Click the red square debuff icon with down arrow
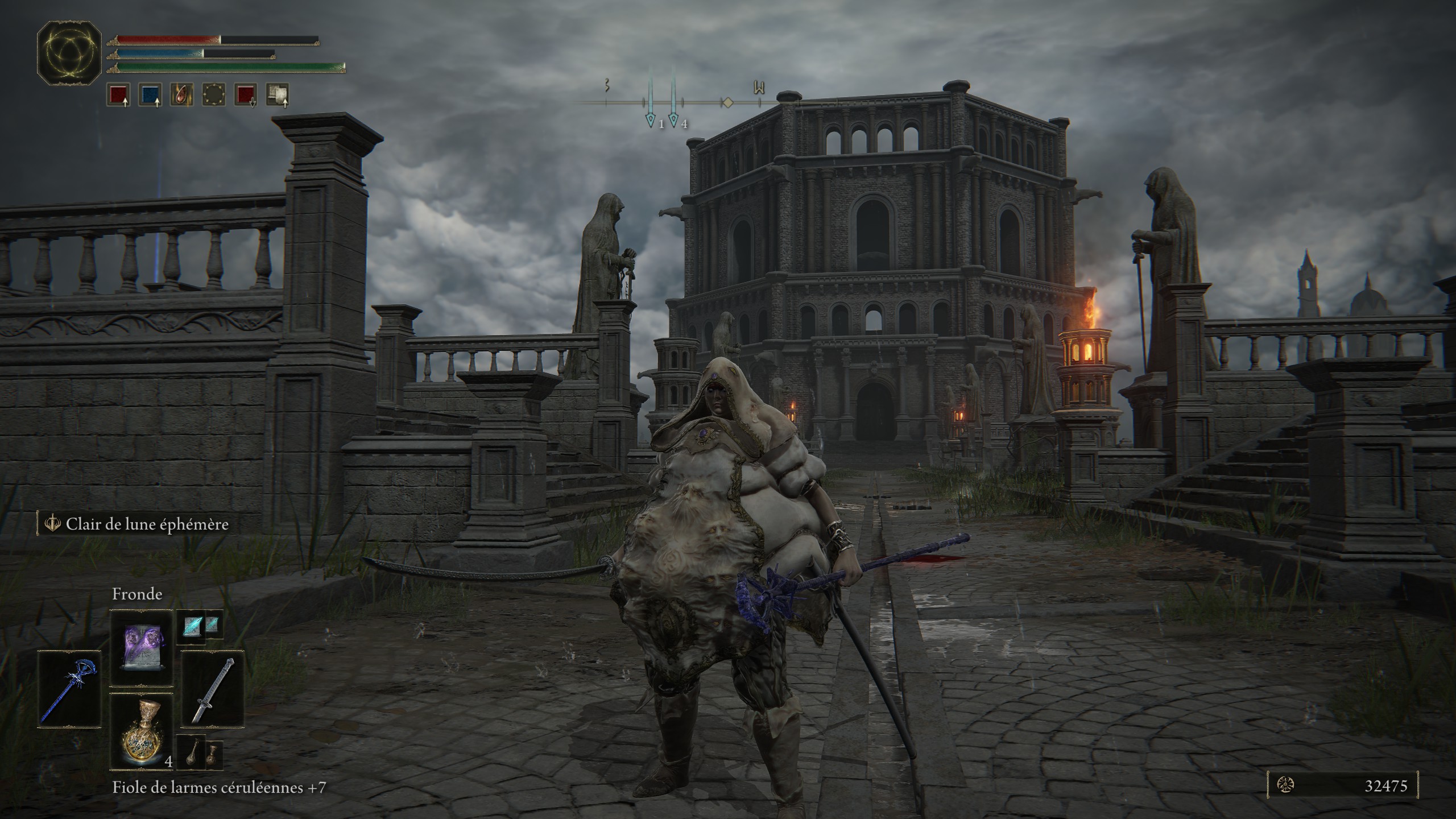Image resolution: width=1456 pixels, height=819 pixels. coord(246,95)
